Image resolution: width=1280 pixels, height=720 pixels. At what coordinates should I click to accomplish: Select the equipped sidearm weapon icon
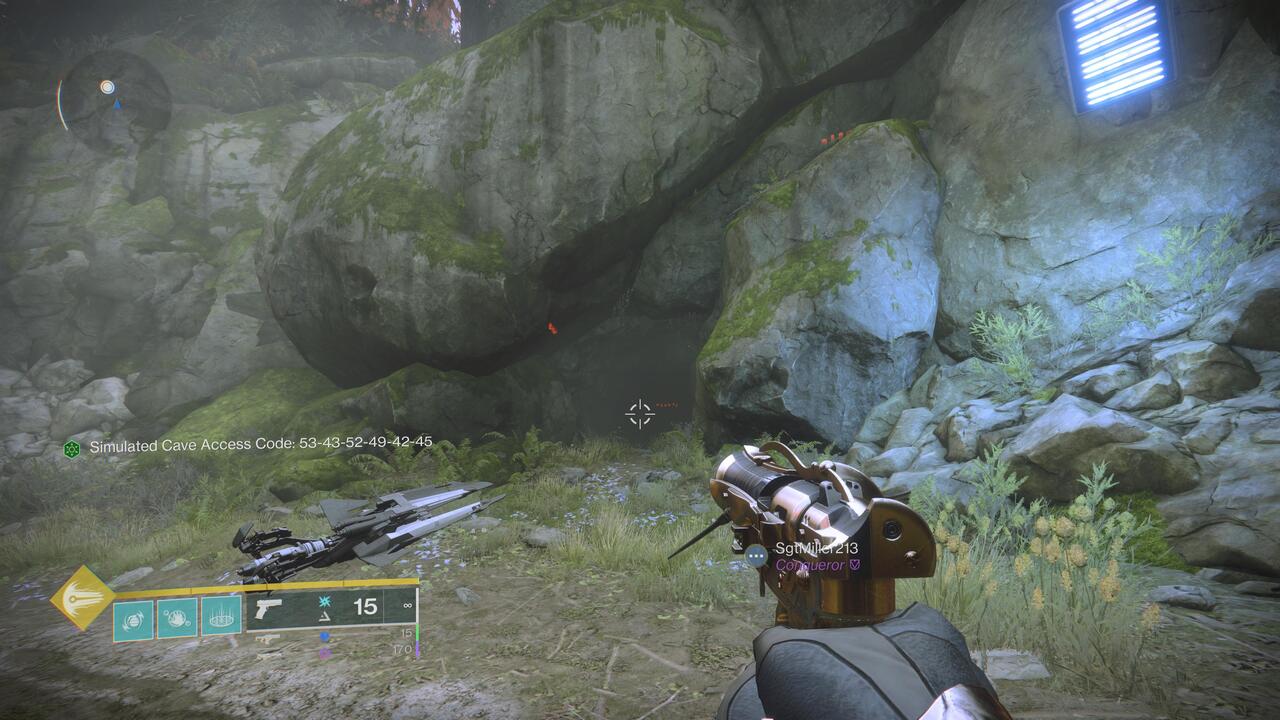point(269,610)
